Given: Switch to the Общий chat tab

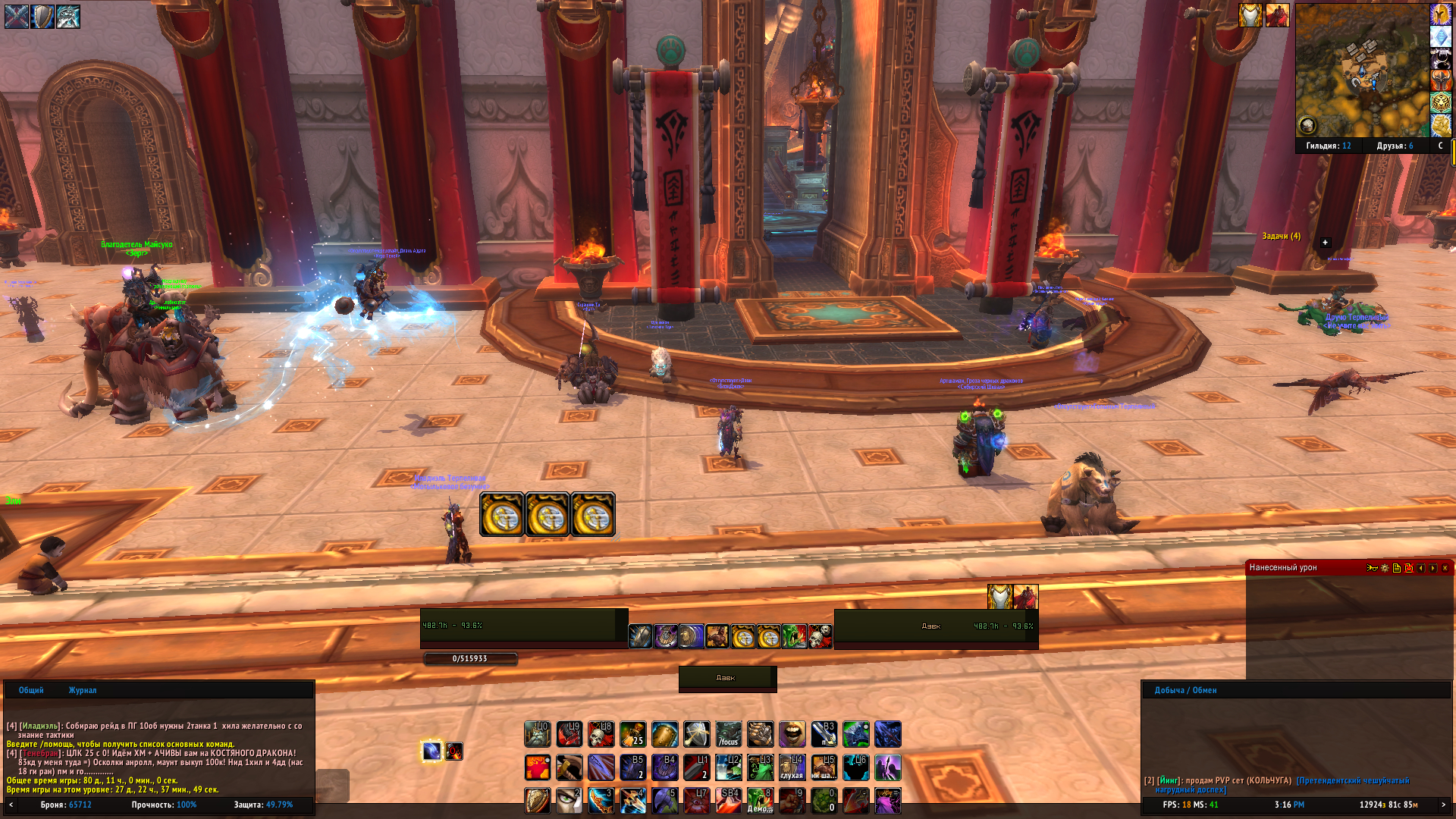Looking at the screenshot, I should (31, 690).
